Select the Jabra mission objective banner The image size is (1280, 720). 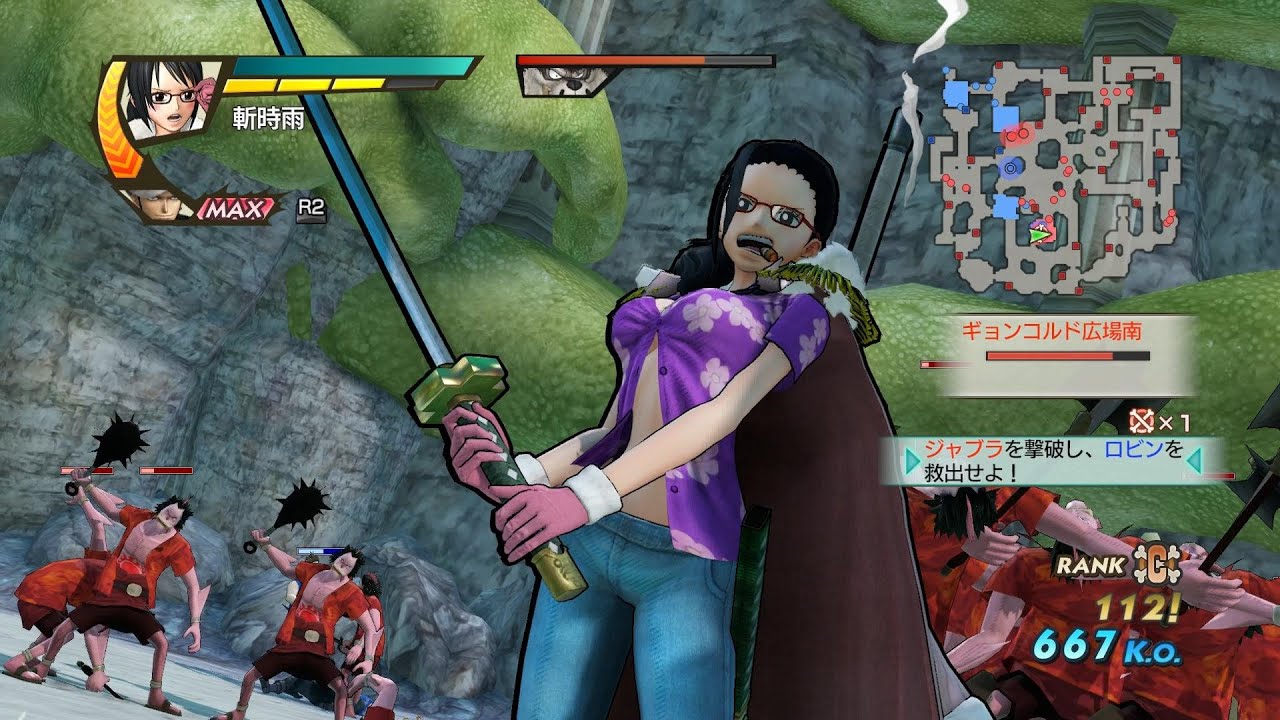1054,460
